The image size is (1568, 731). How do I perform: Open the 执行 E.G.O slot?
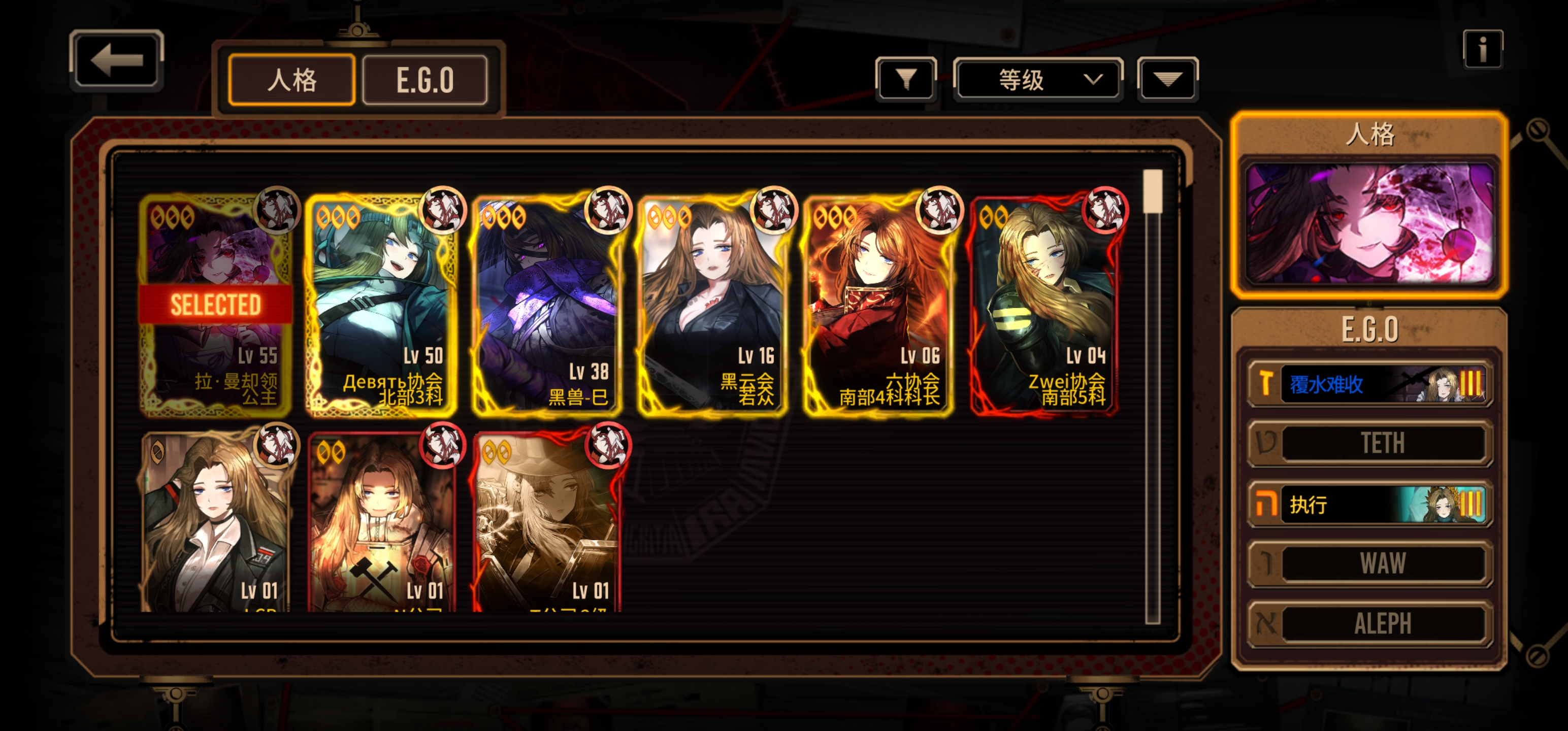1369,504
